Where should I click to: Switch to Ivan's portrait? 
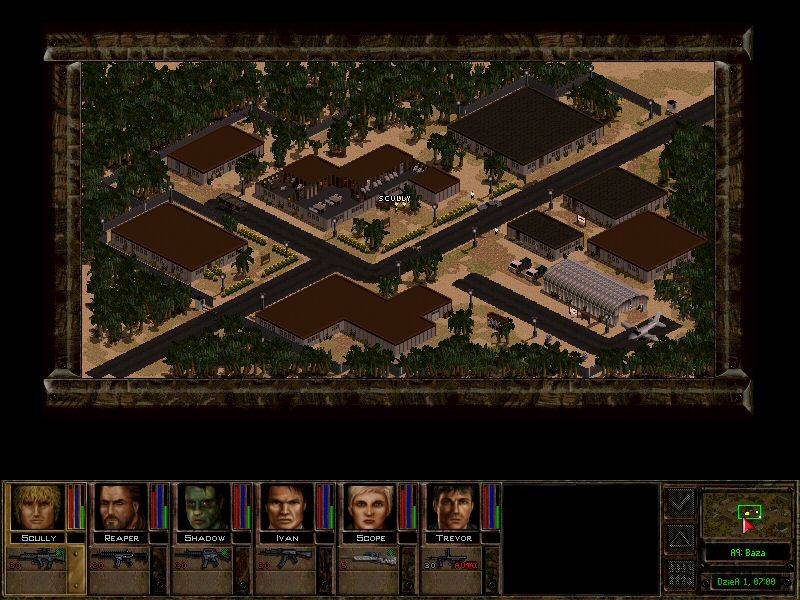(286, 508)
